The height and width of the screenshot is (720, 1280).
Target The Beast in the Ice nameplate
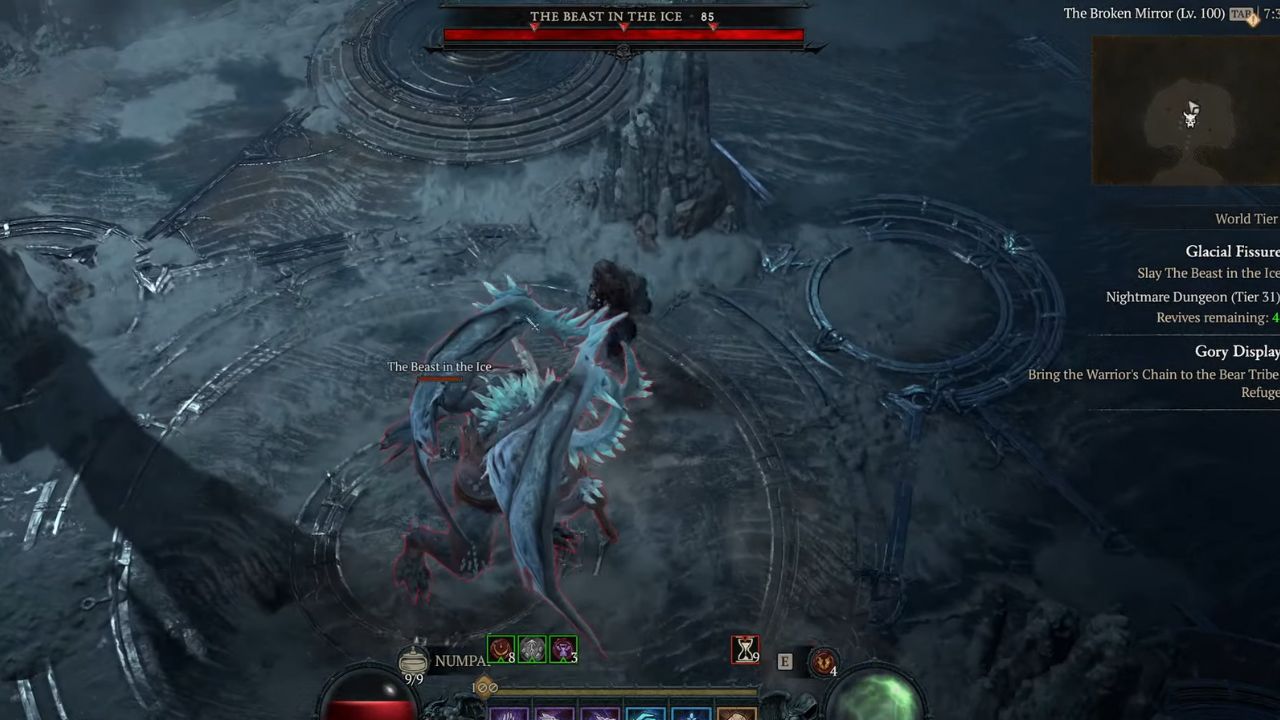click(x=439, y=366)
